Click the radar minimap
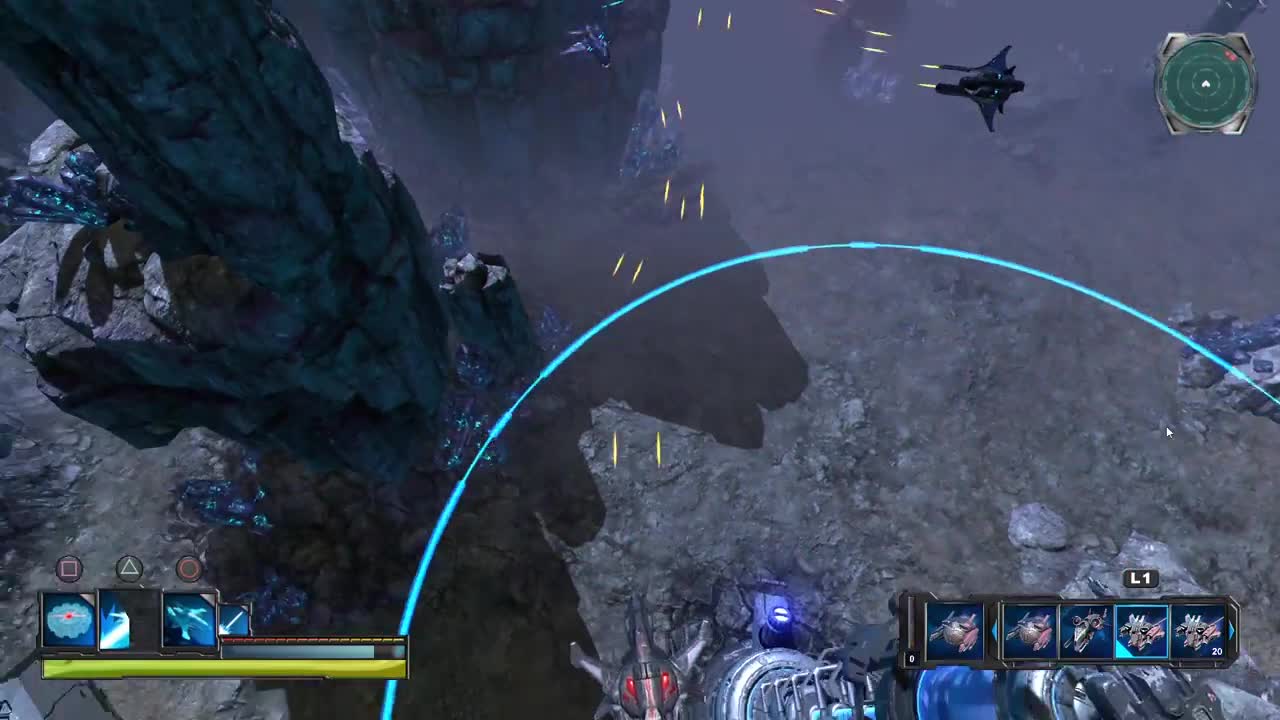1280x720 pixels. point(1205,85)
